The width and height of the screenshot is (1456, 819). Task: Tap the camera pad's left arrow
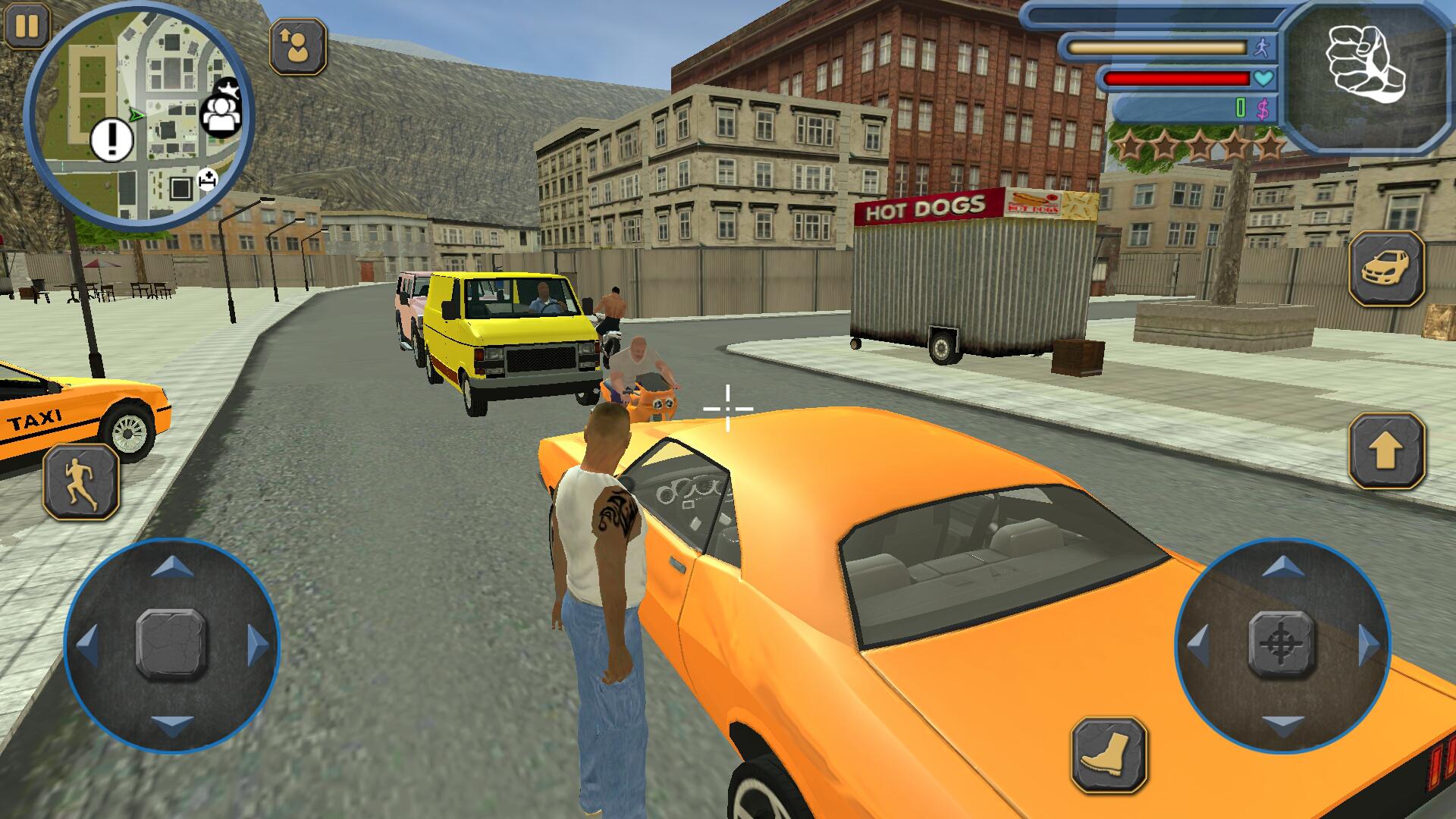(x=1197, y=645)
